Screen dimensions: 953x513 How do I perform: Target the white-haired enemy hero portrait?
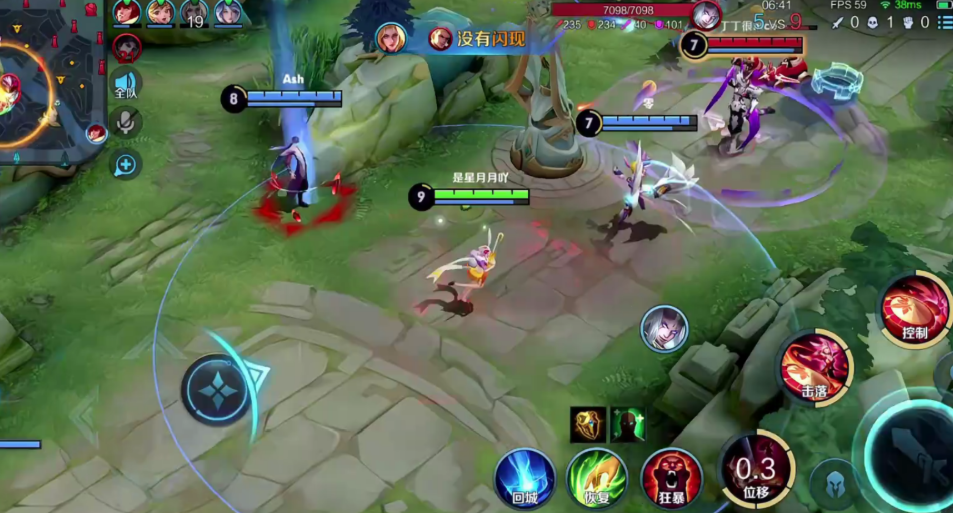[665, 328]
